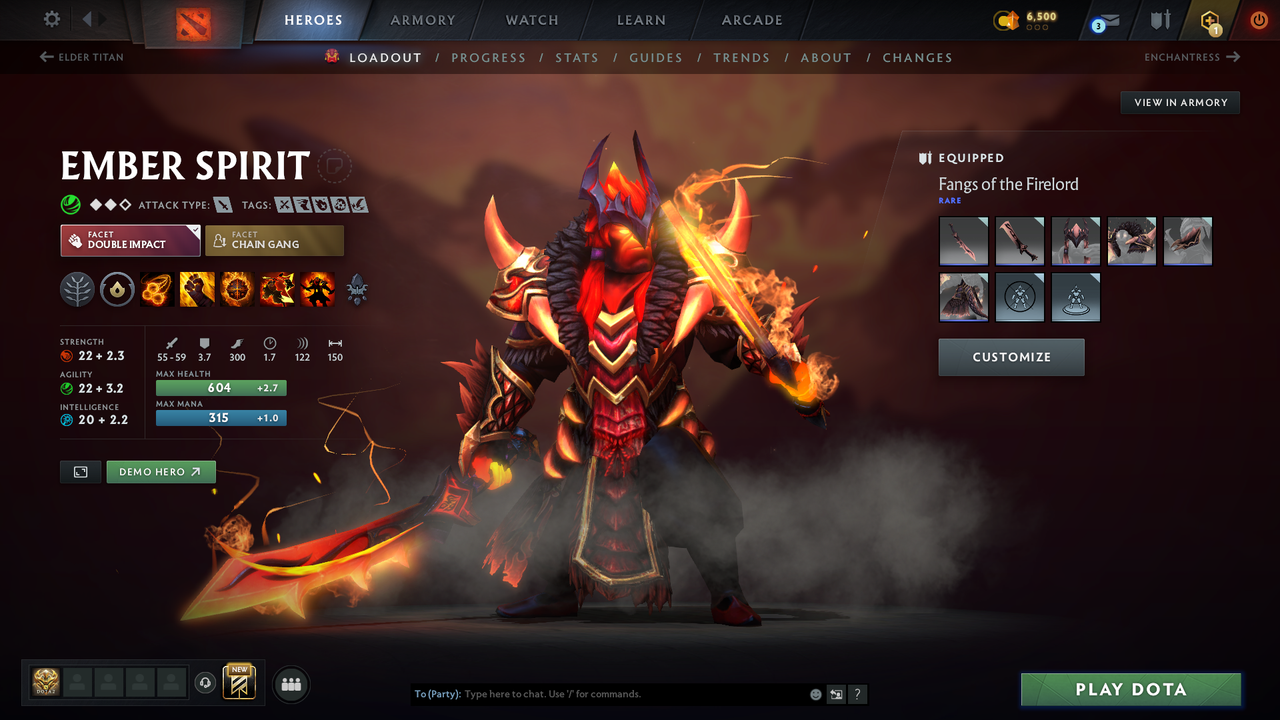Click the Dota Plus hexagon icon at top

point(1209,20)
